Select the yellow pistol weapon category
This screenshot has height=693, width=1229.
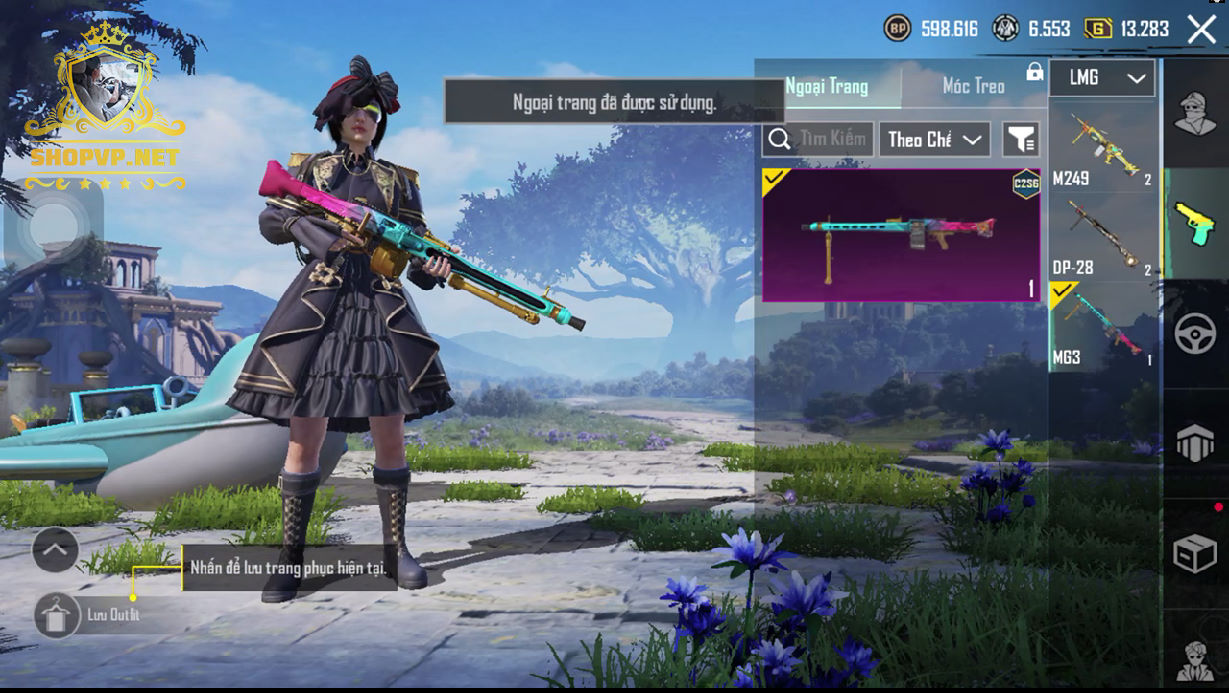tap(1194, 222)
